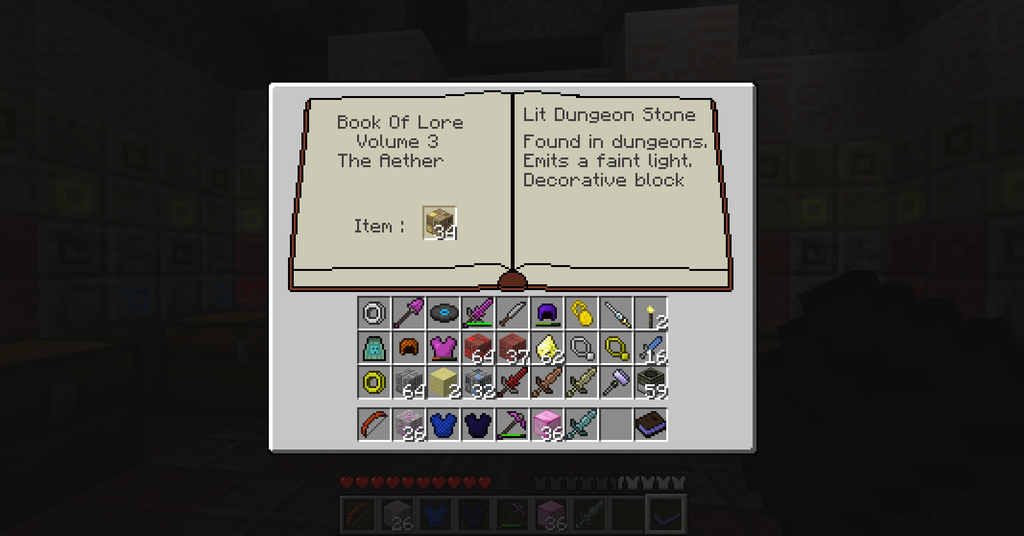This screenshot has width=1024, height=536.
Task: Select the dark music disc
Action: coord(443,314)
